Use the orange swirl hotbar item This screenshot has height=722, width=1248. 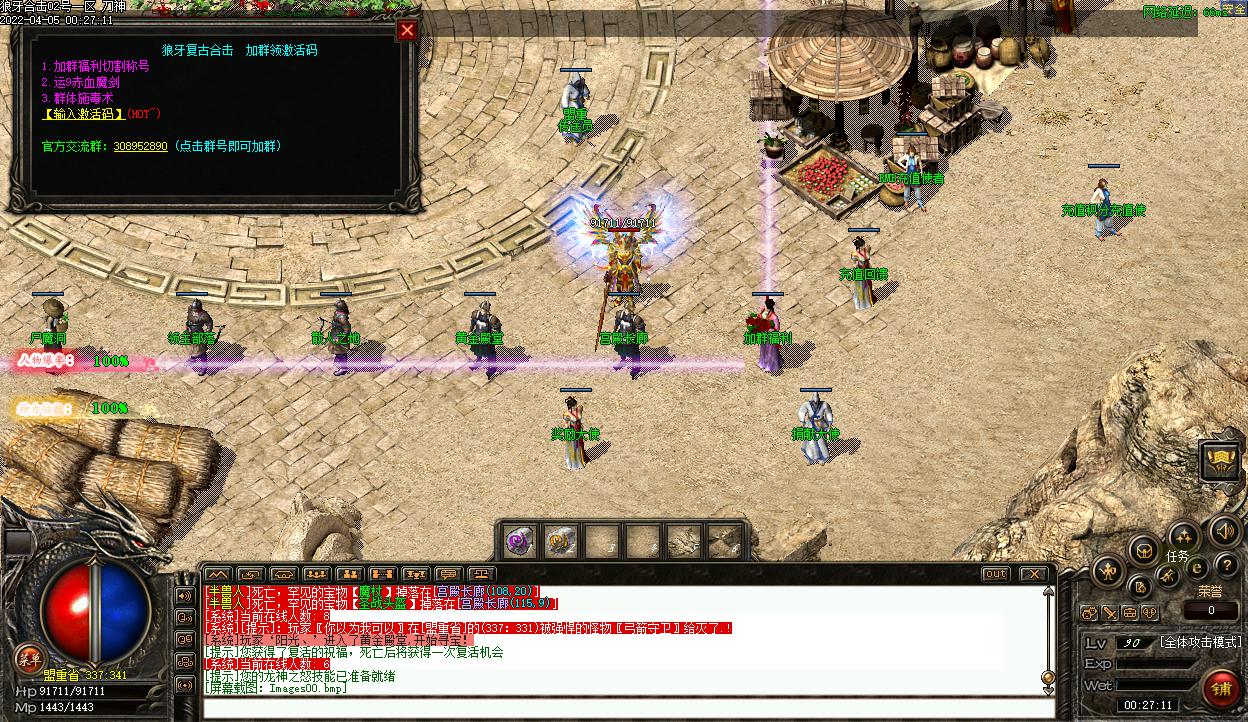(560, 541)
